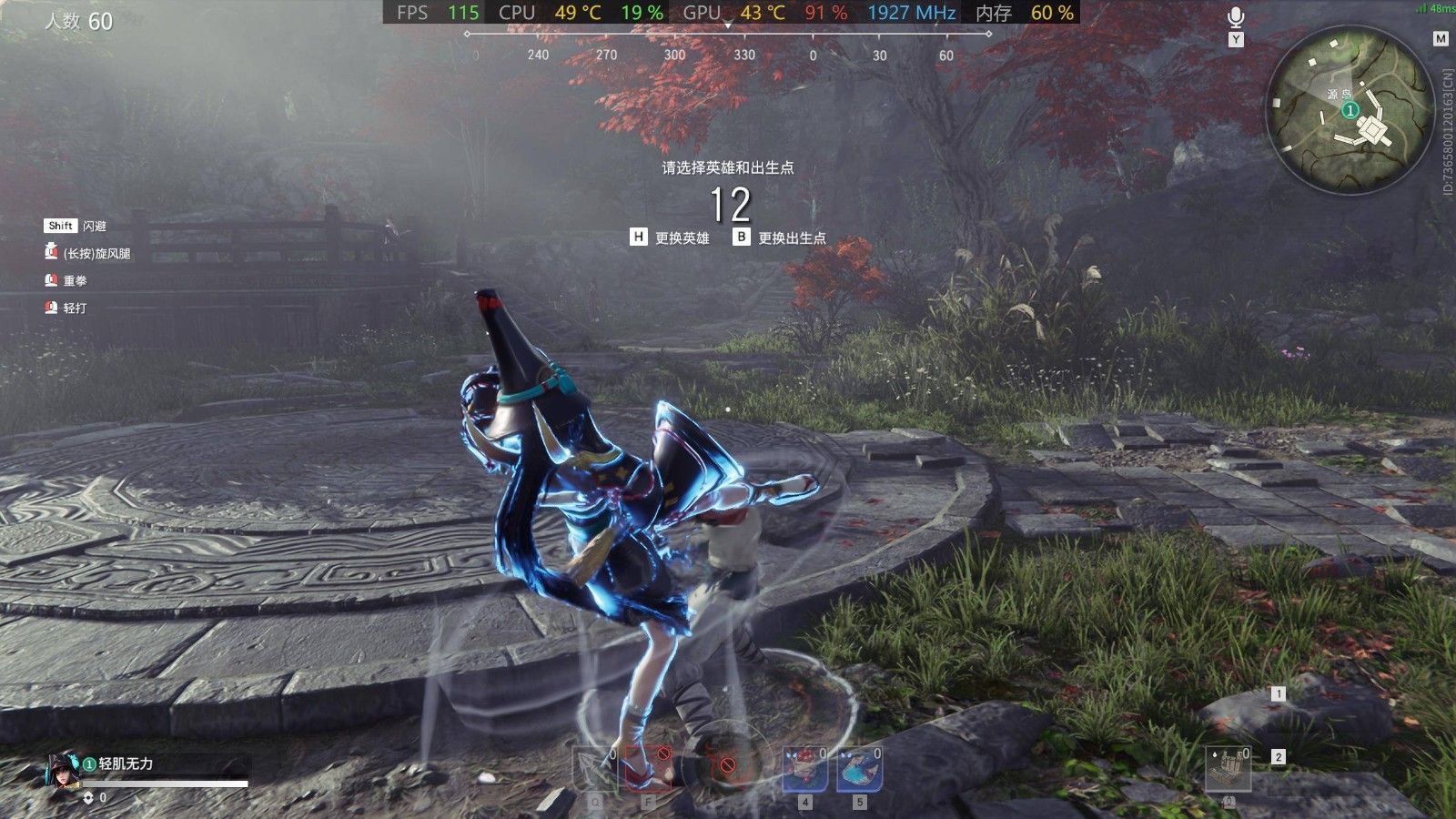Click the red disabled skill slot
This screenshot has height=819, width=1456.
[x=648, y=769]
